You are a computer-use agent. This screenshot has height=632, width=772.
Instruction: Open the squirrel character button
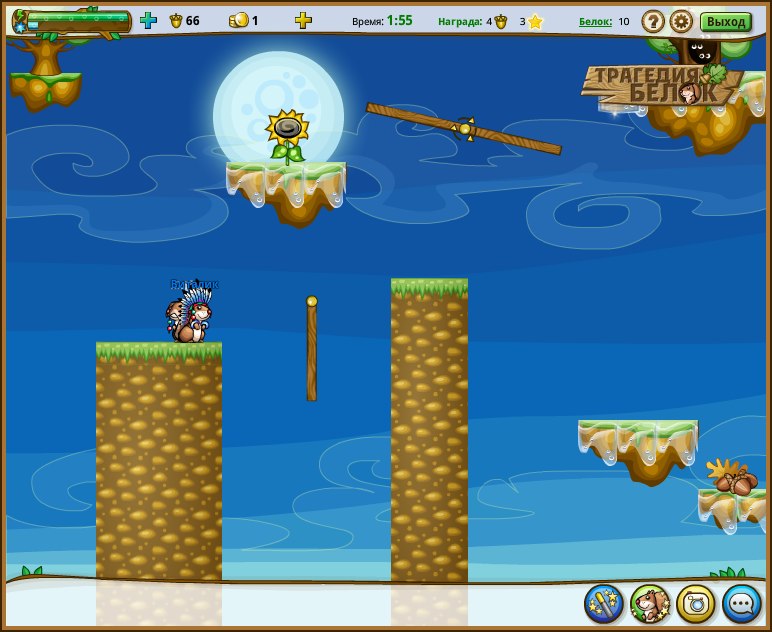point(650,603)
